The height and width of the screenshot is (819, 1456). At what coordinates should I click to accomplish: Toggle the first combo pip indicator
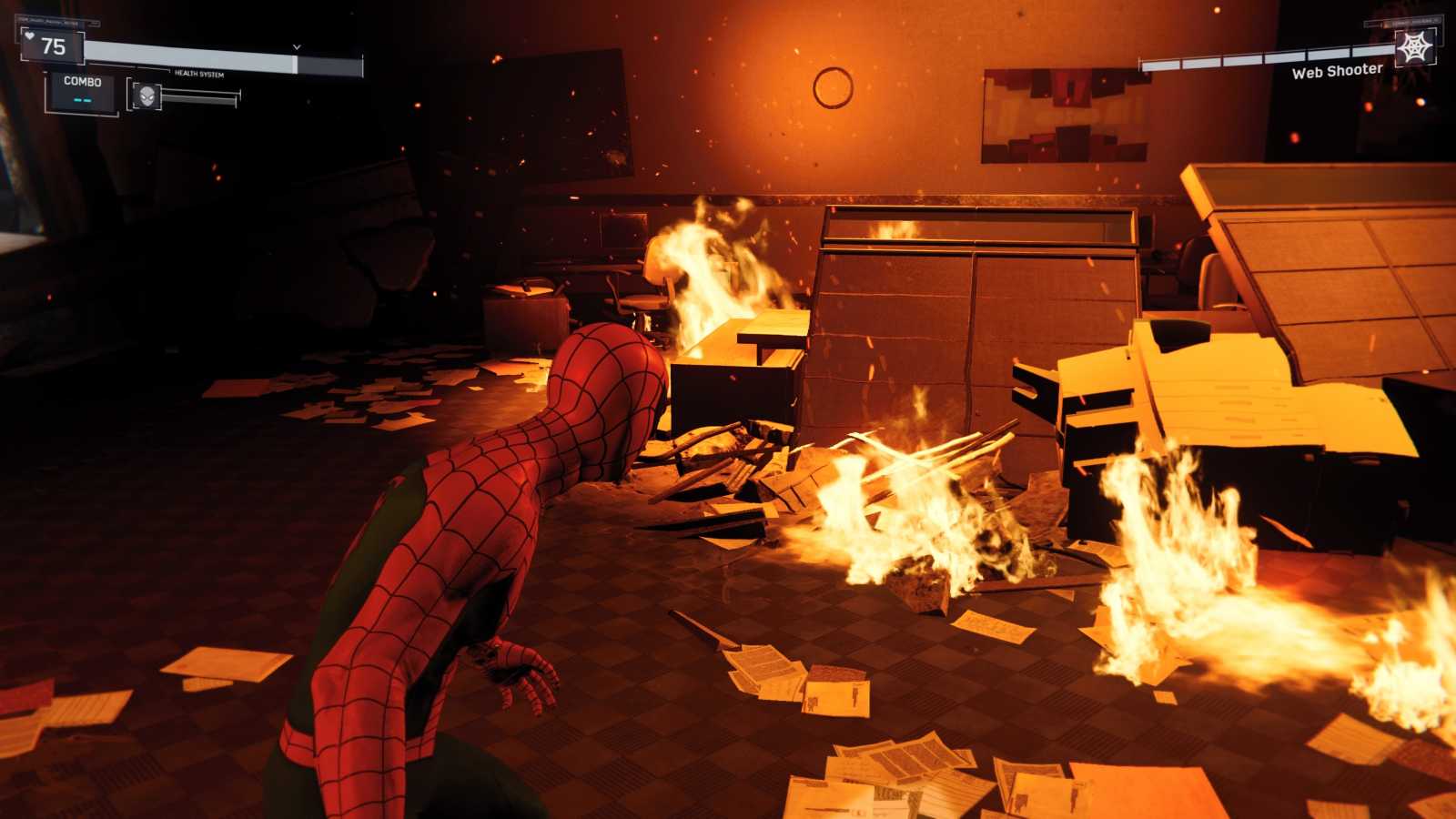[77, 99]
